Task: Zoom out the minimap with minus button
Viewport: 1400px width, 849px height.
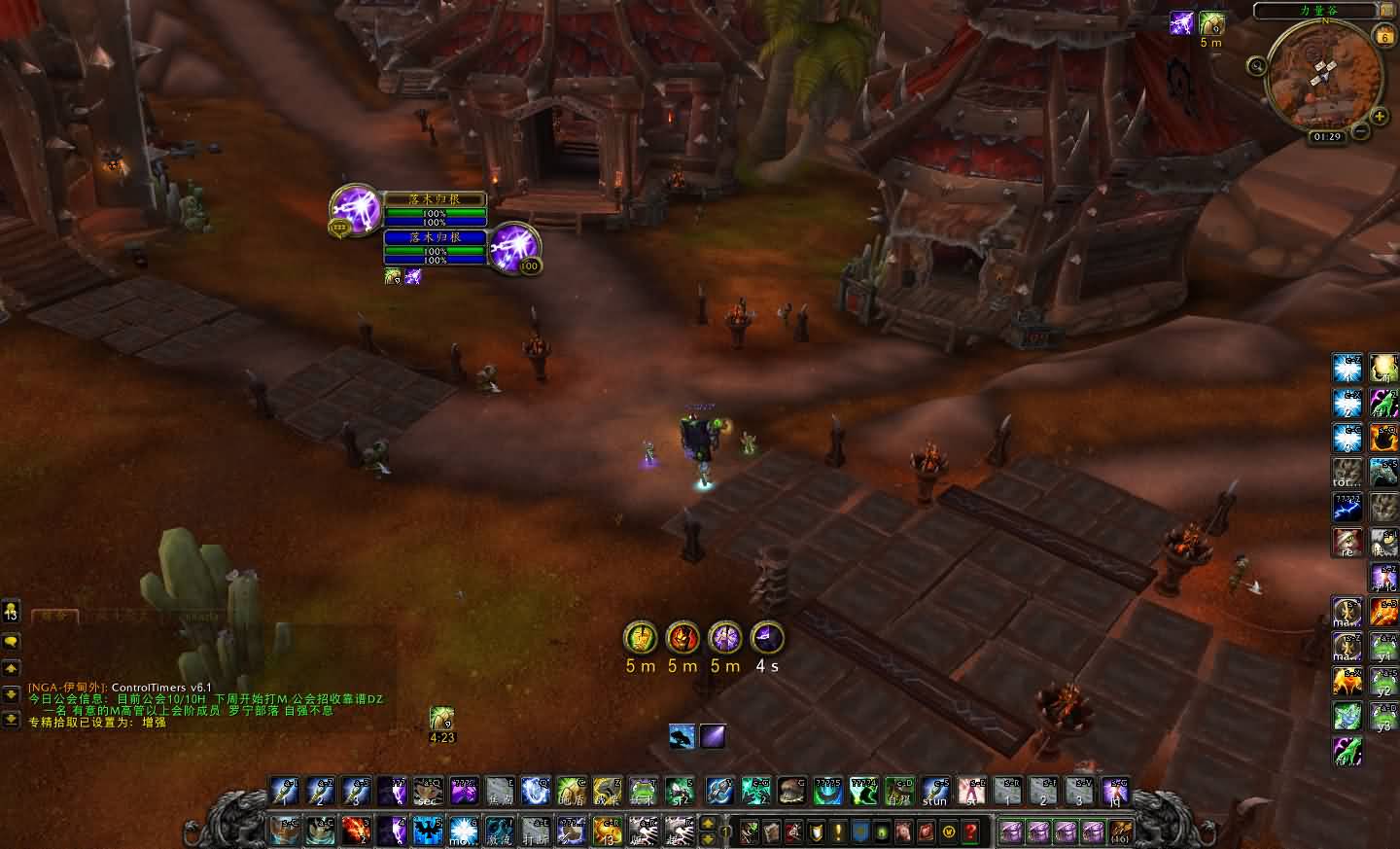Action: 1361,130
